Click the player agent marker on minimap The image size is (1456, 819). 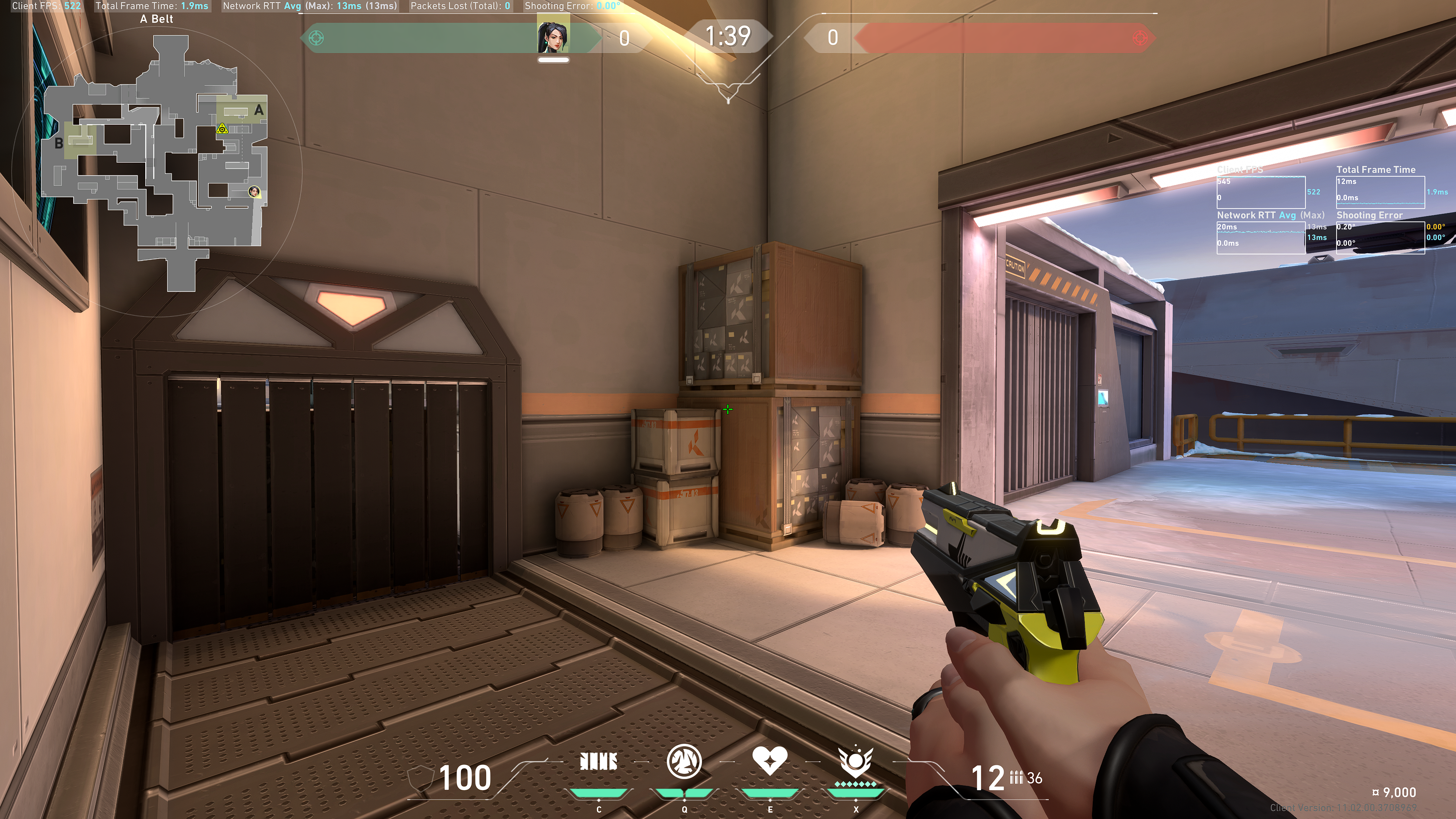tap(254, 191)
